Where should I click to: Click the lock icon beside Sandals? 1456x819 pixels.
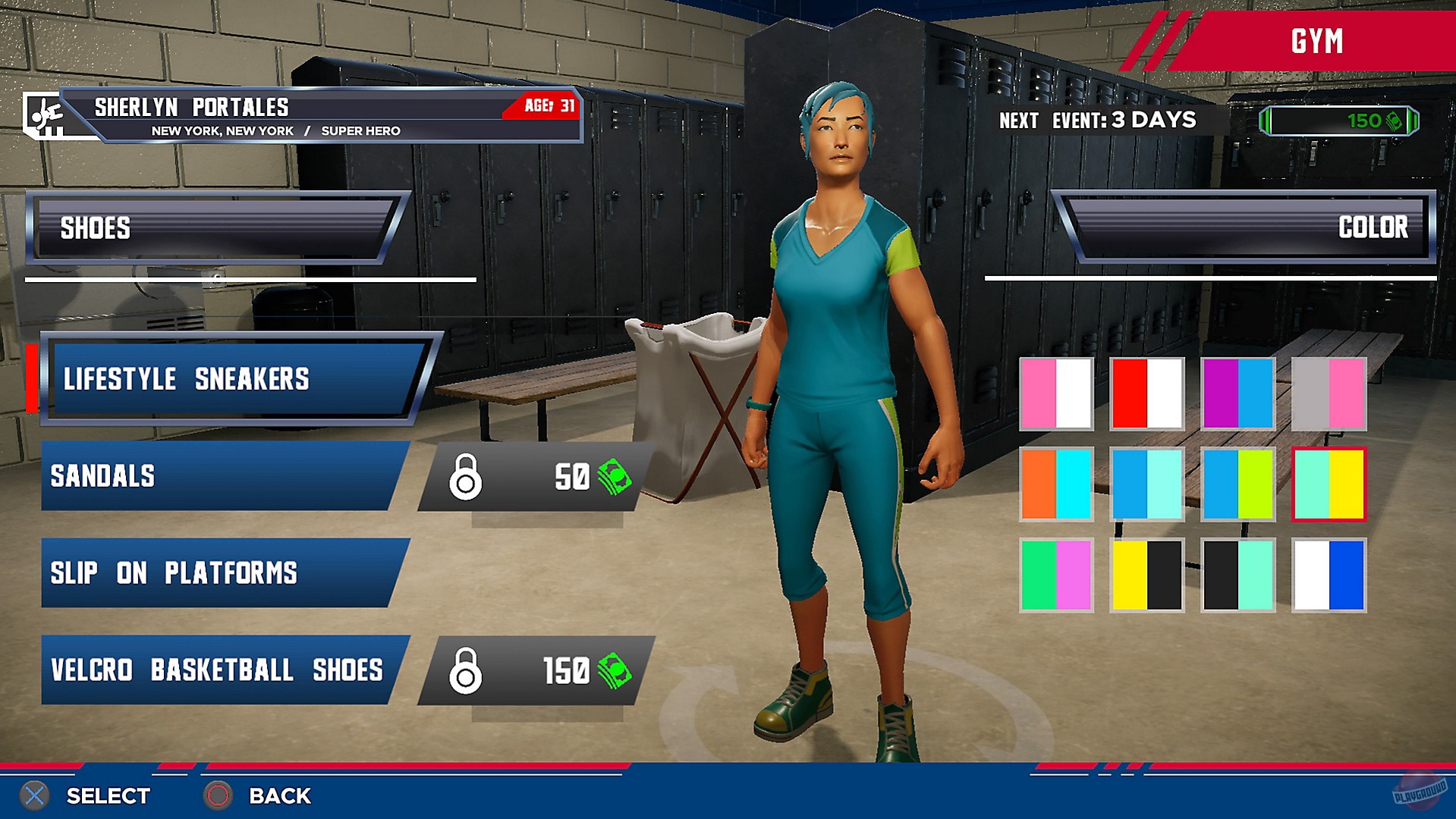click(x=466, y=476)
